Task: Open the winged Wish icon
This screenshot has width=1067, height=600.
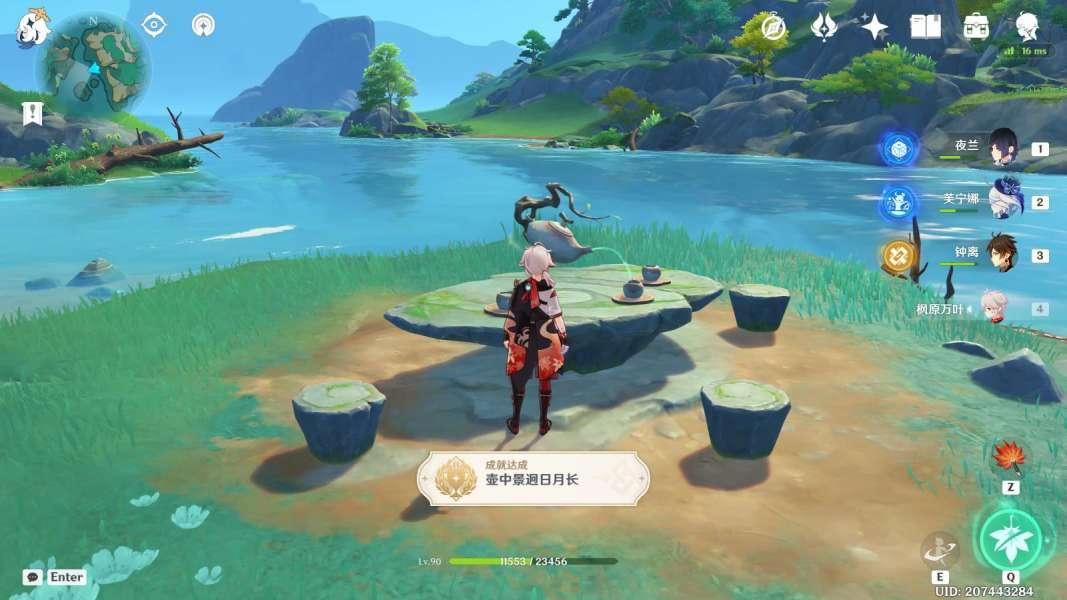Action: tap(824, 27)
